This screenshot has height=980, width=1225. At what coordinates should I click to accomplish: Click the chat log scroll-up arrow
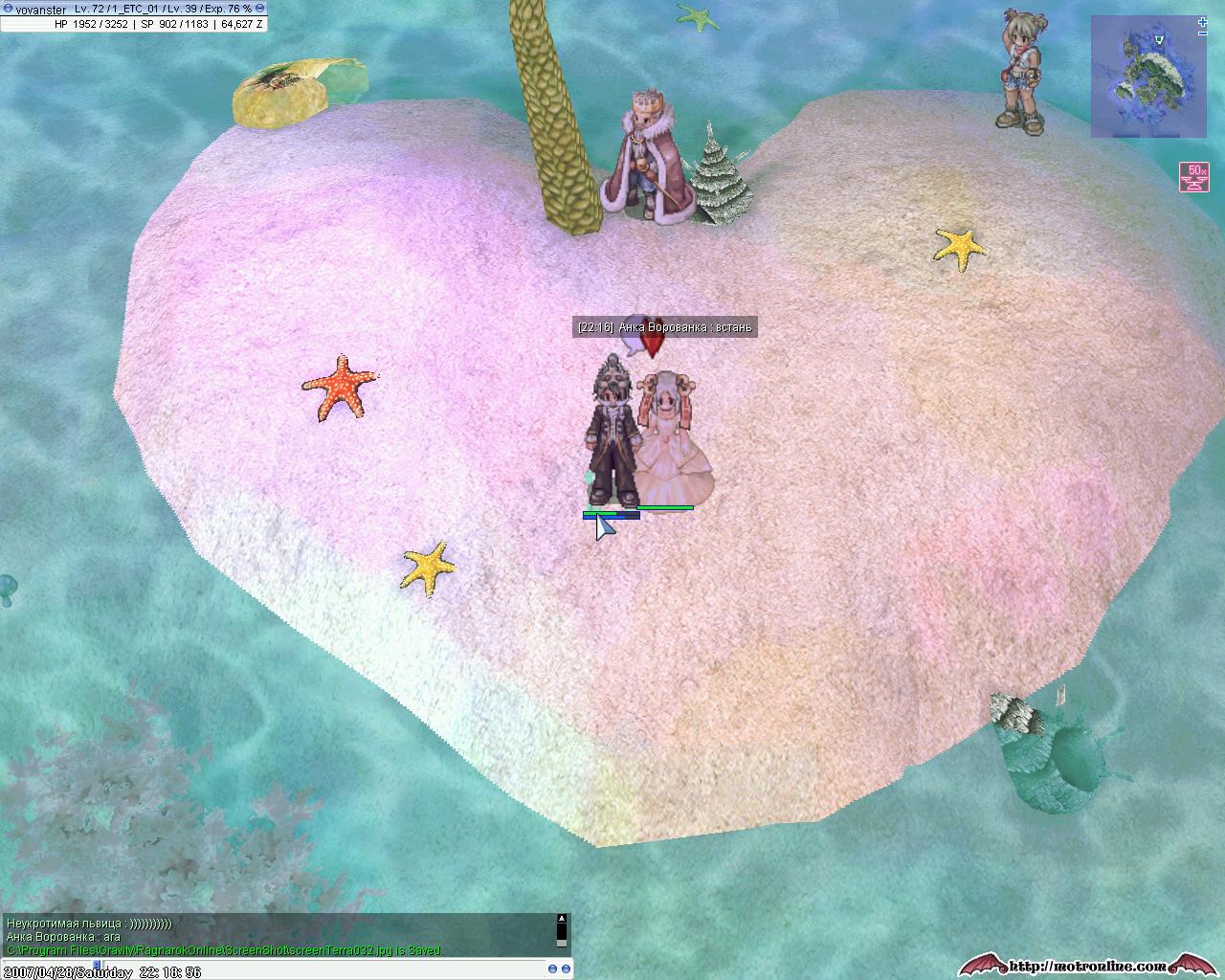click(562, 919)
